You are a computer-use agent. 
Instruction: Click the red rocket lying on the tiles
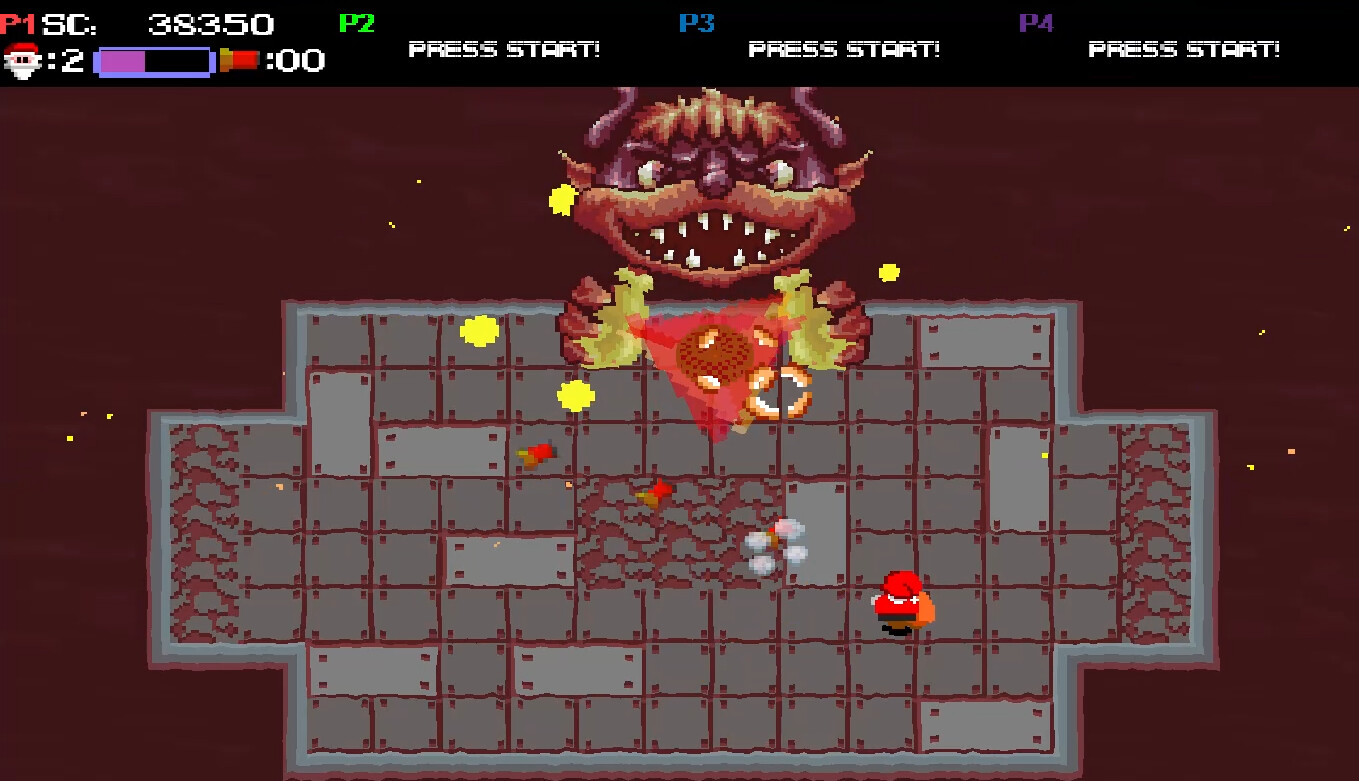536,452
